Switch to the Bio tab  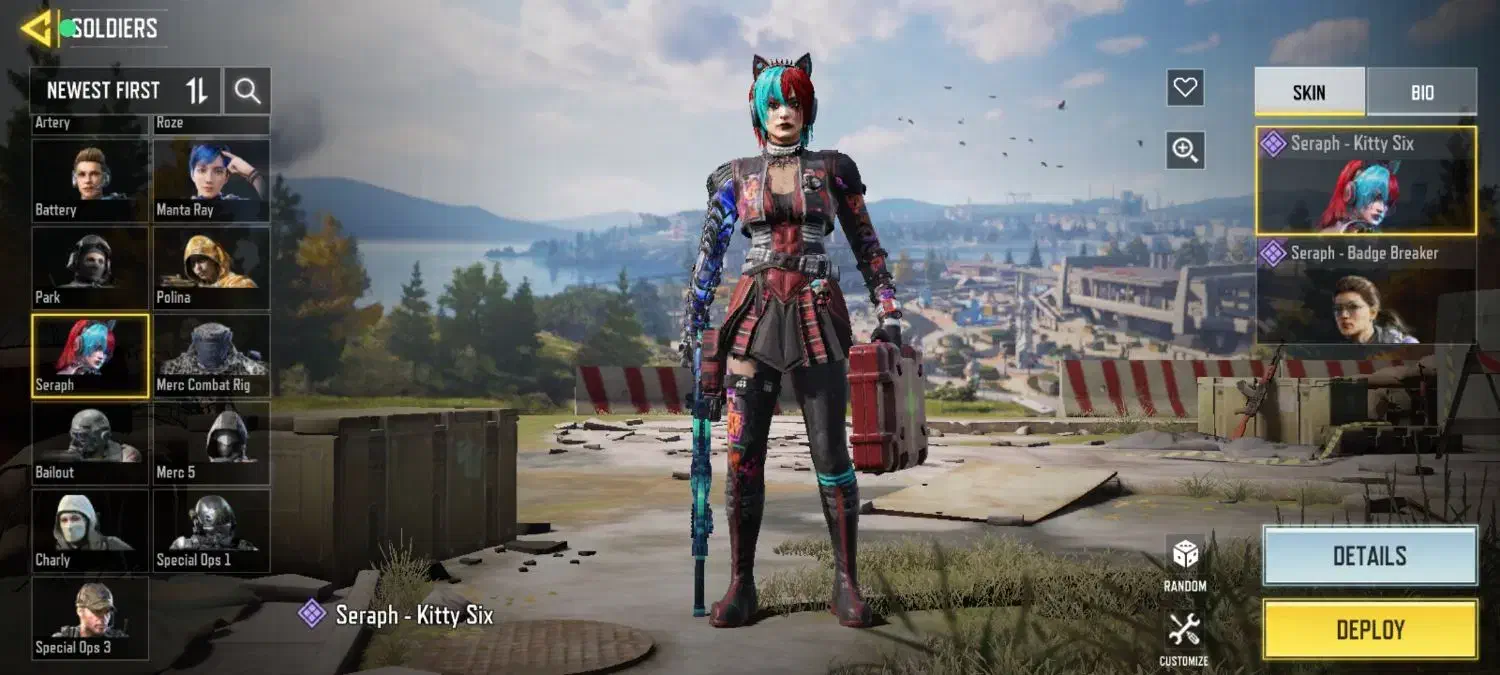1422,92
